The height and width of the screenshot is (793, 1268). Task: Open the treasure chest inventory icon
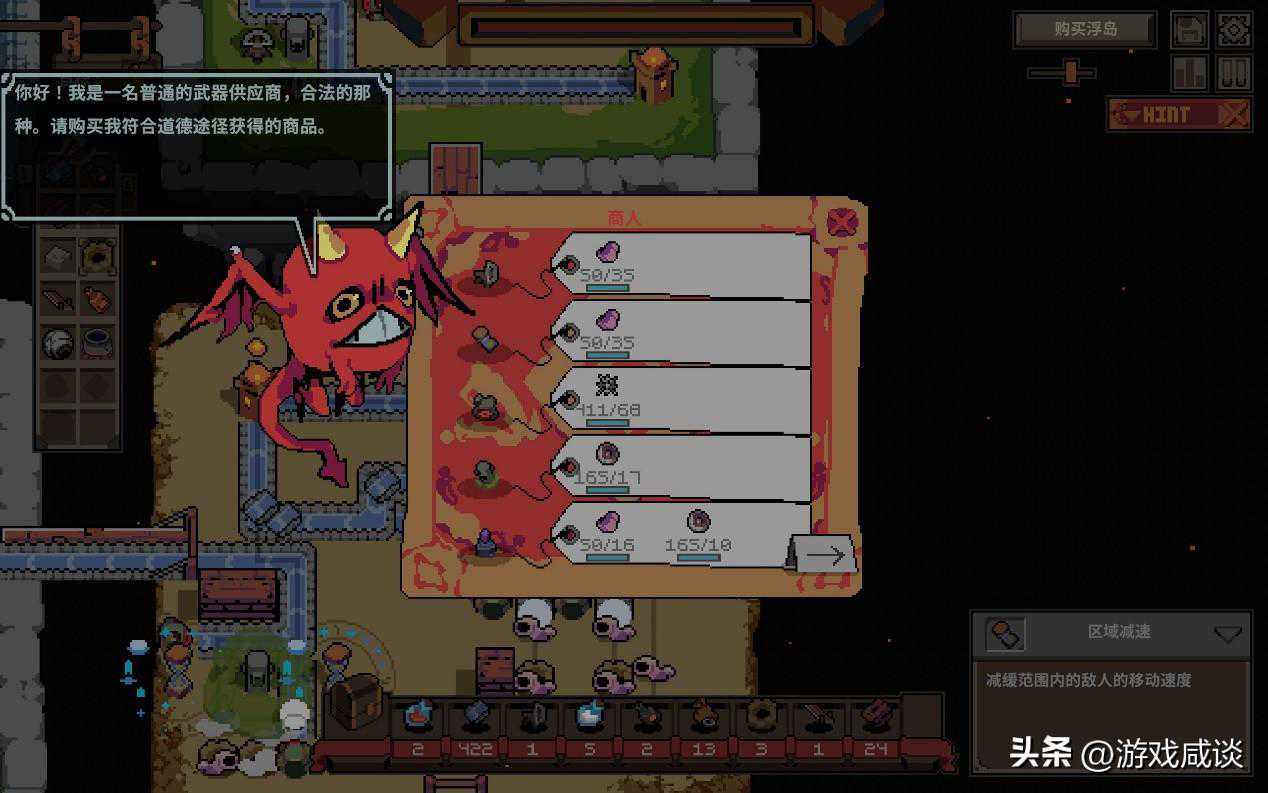click(x=356, y=700)
